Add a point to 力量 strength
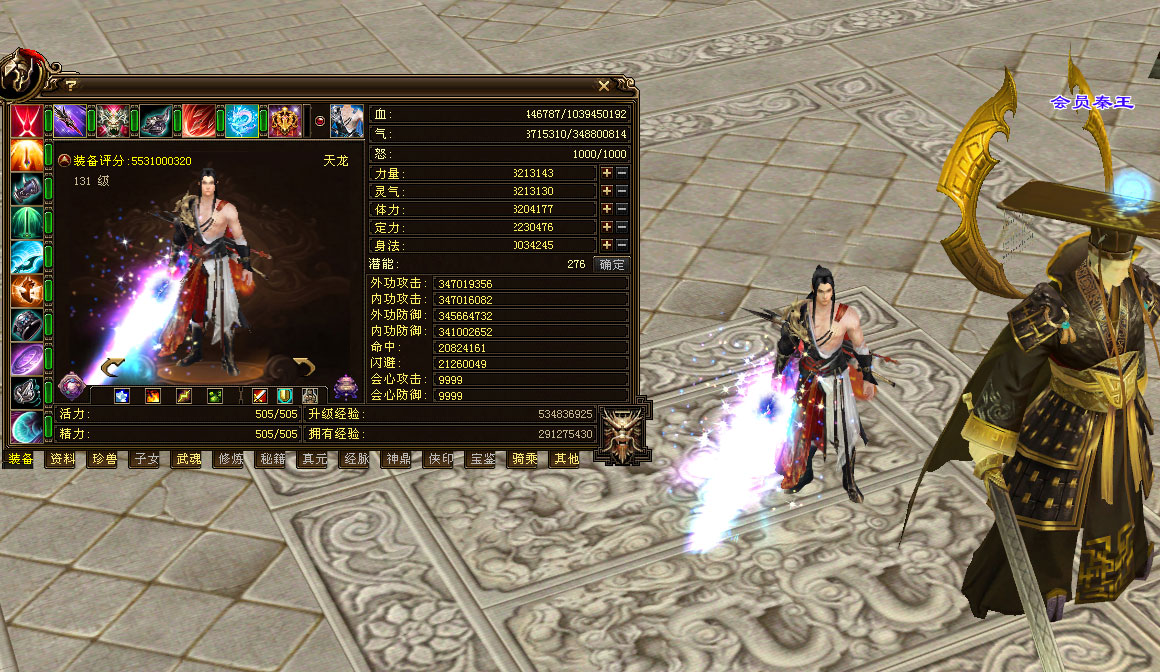The height and width of the screenshot is (672, 1160). 606,173
